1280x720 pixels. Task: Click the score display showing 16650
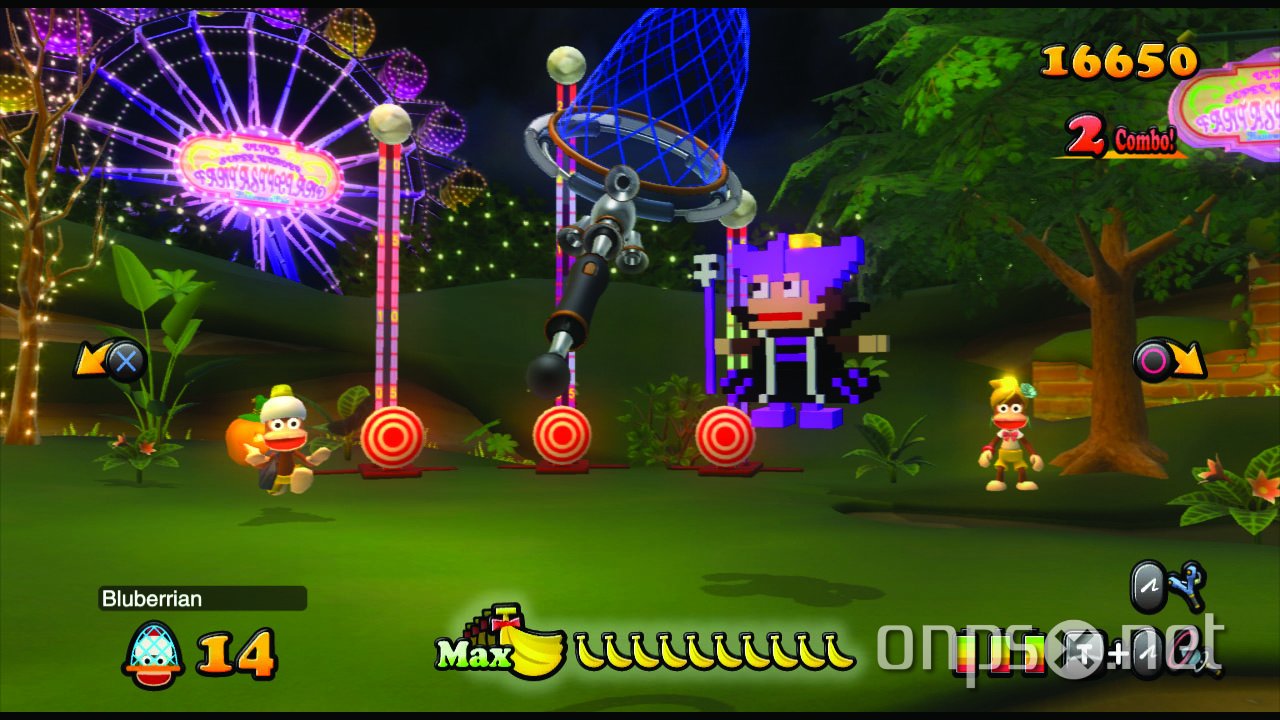[1118, 60]
